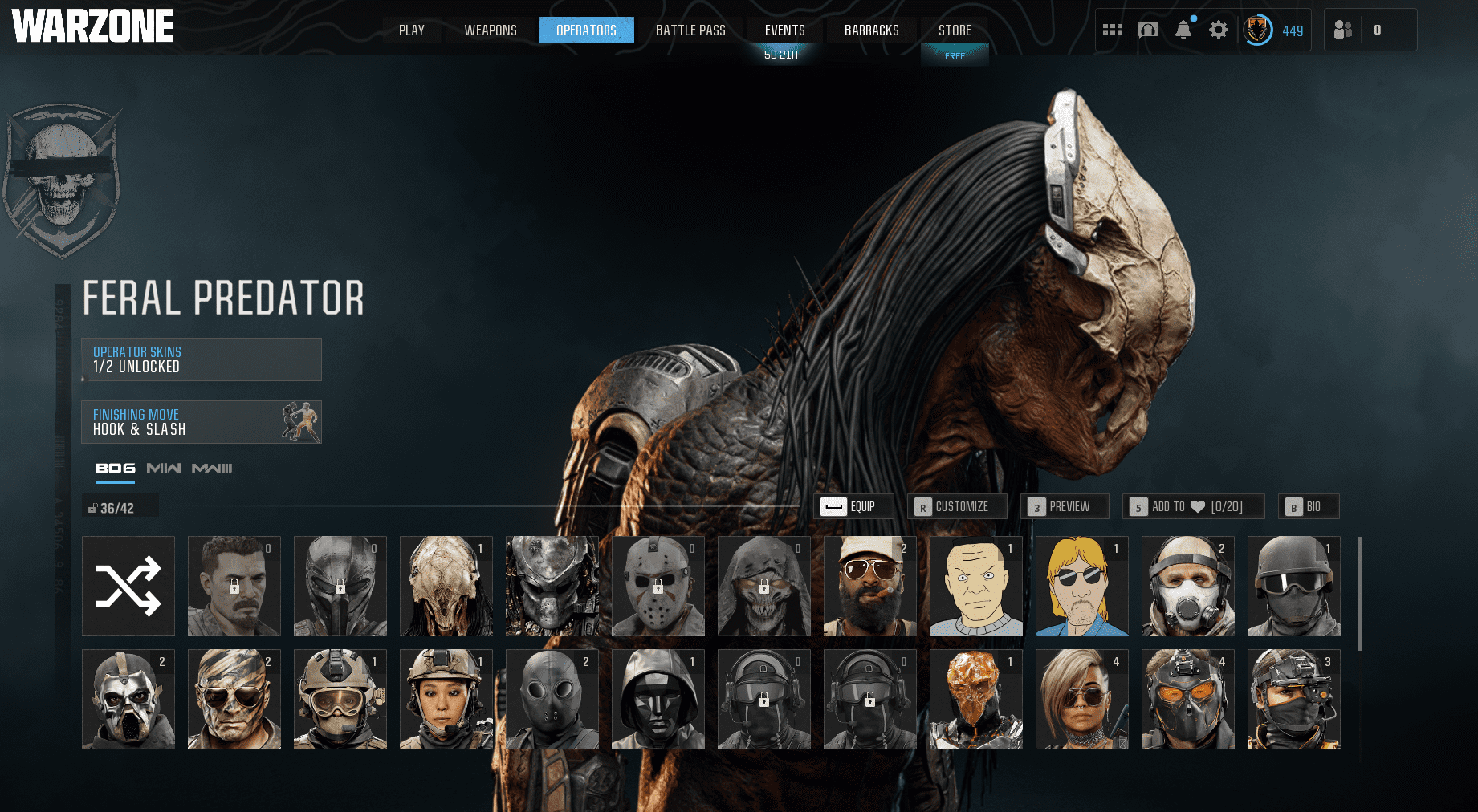Image resolution: width=1478 pixels, height=812 pixels.
Task: Open the Store FREE dropdown banner
Action: pyautogui.click(x=955, y=55)
